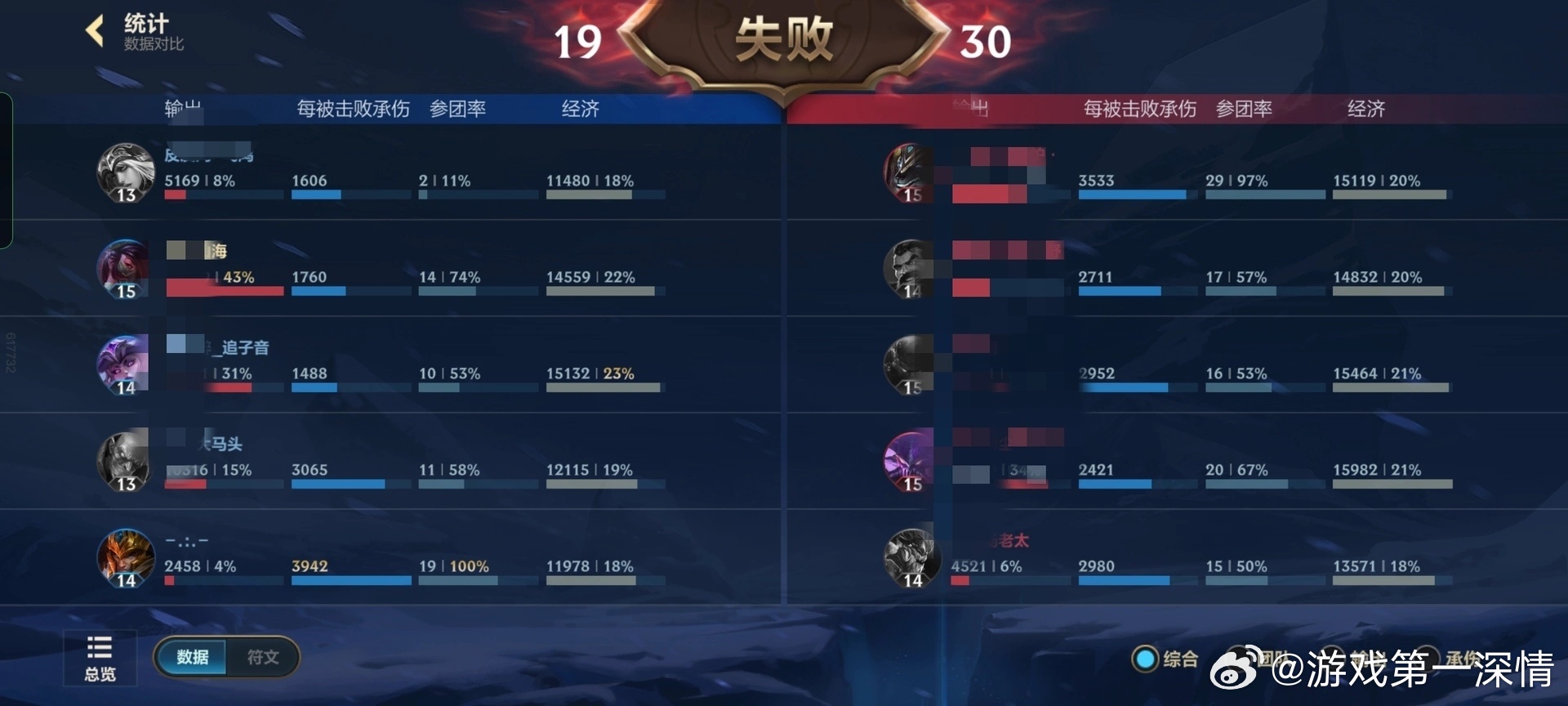Click the purple assassin avatar on red team
Image resolution: width=1568 pixels, height=706 pixels.
(x=909, y=462)
